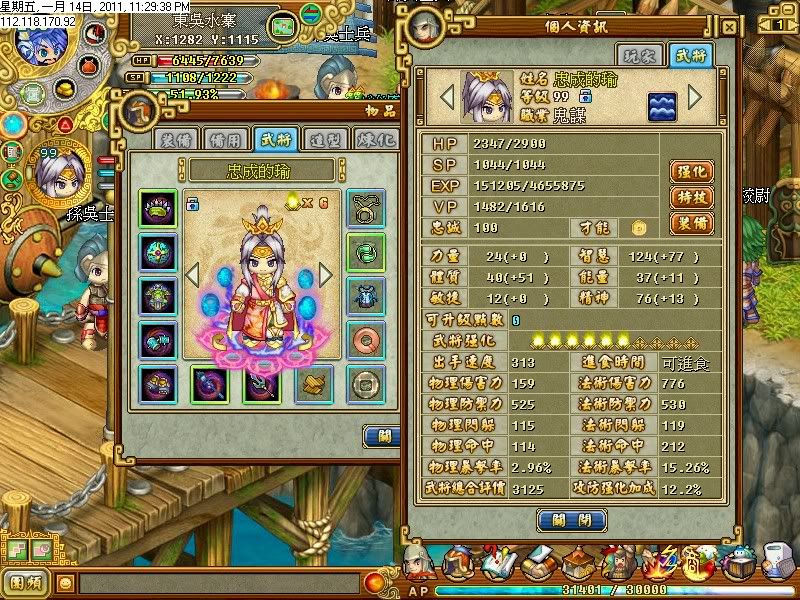Select the 造型 tab

point(323,139)
